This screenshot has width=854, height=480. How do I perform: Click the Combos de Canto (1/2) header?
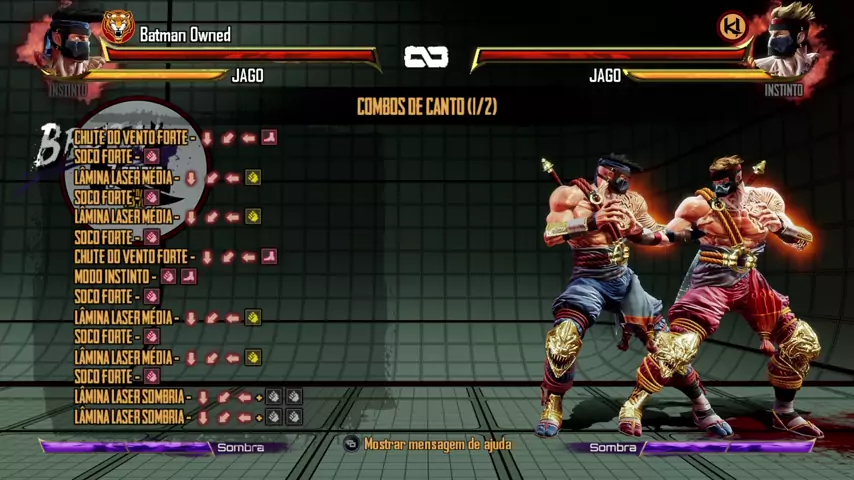tap(427, 107)
